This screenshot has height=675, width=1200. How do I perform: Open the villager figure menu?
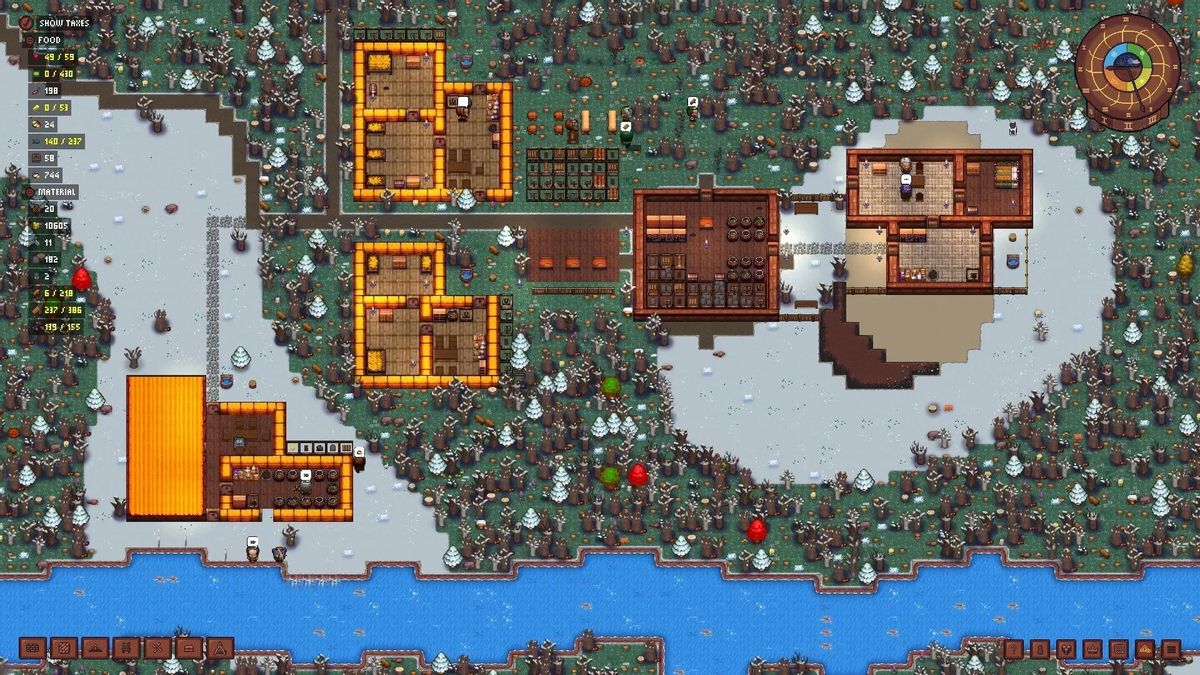coord(1040,650)
